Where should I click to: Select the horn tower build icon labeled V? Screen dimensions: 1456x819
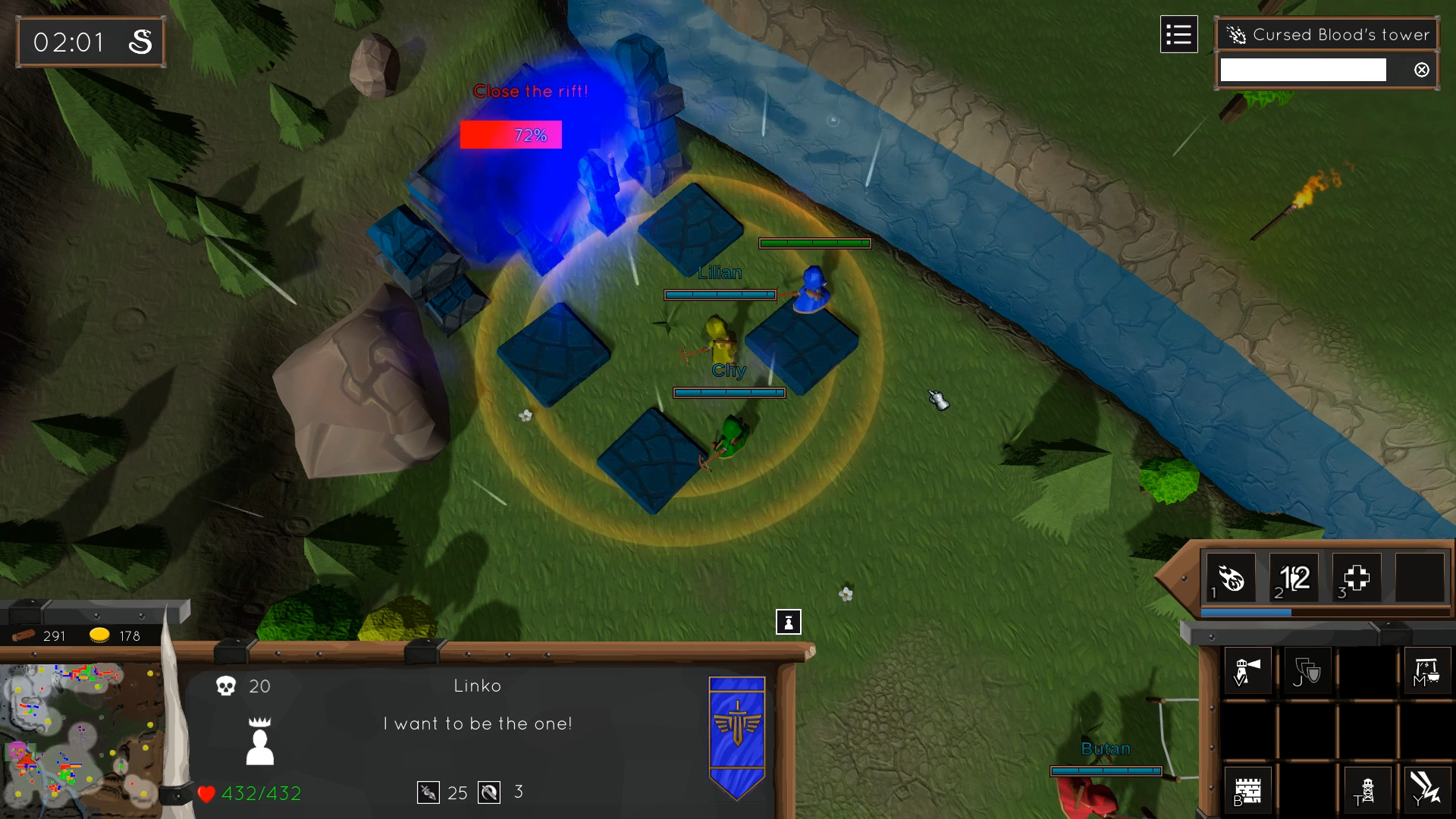click(1247, 670)
